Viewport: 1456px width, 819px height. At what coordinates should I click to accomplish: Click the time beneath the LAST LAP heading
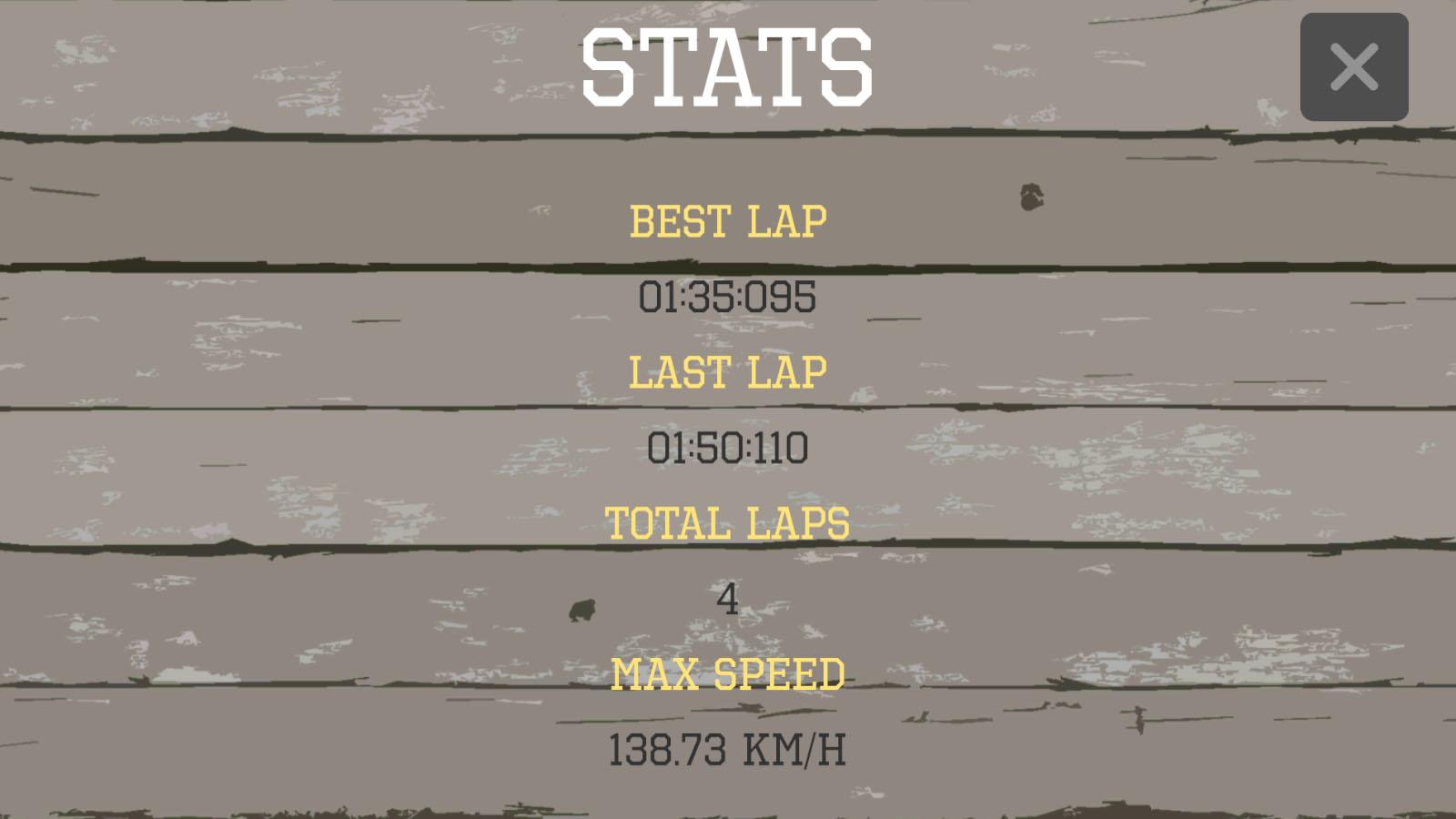(x=728, y=445)
